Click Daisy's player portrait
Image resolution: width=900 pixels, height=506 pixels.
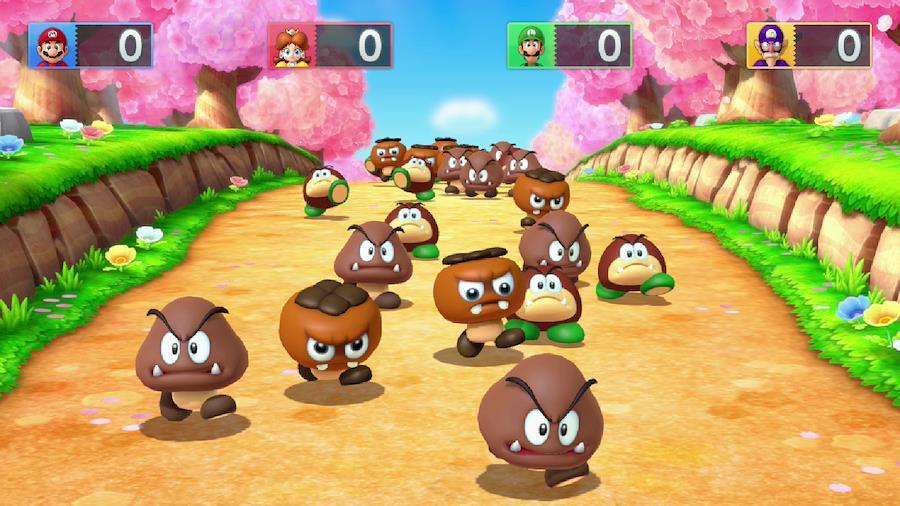tap(291, 46)
